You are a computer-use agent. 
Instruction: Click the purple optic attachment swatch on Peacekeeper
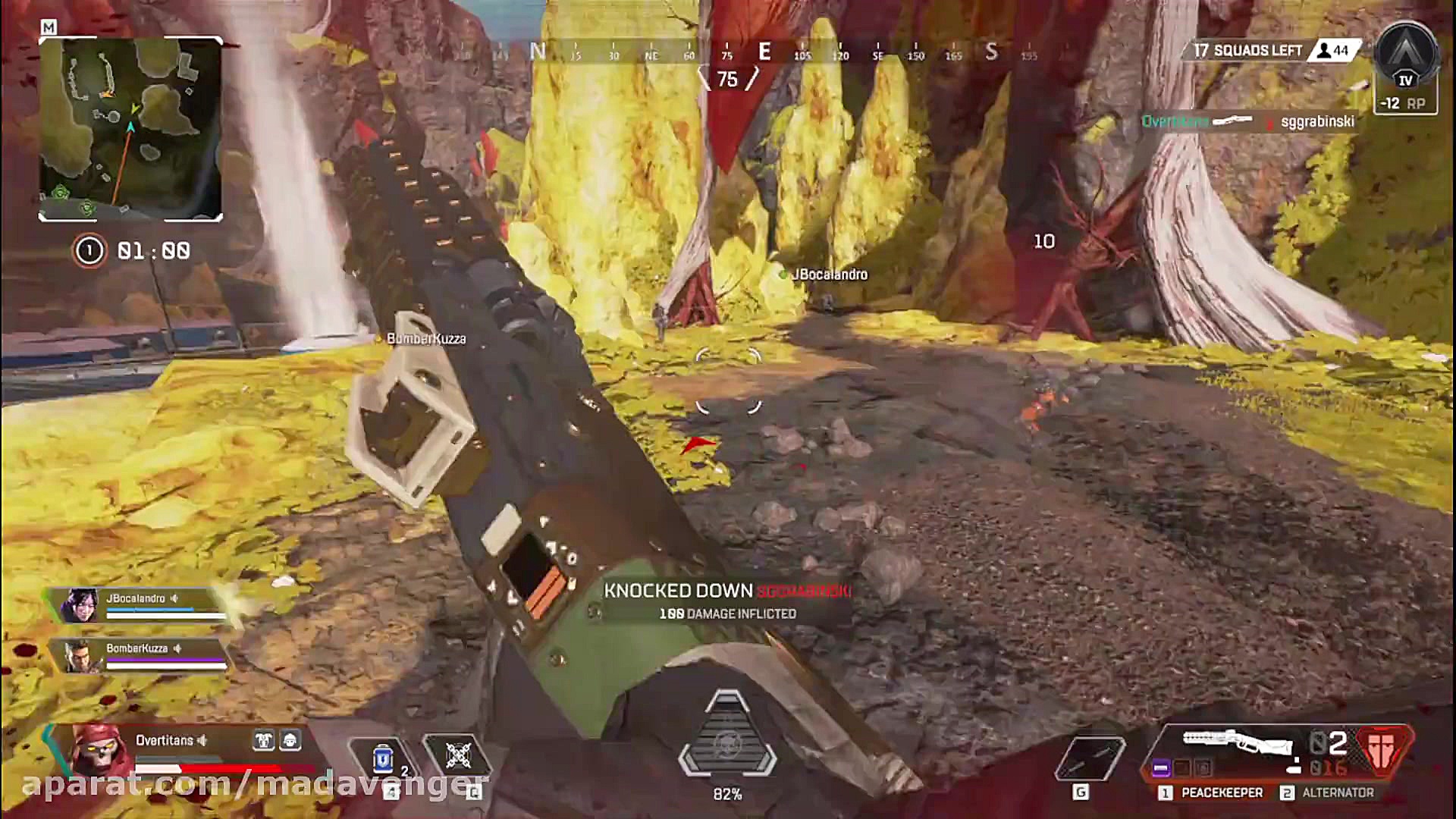[x=1162, y=768]
